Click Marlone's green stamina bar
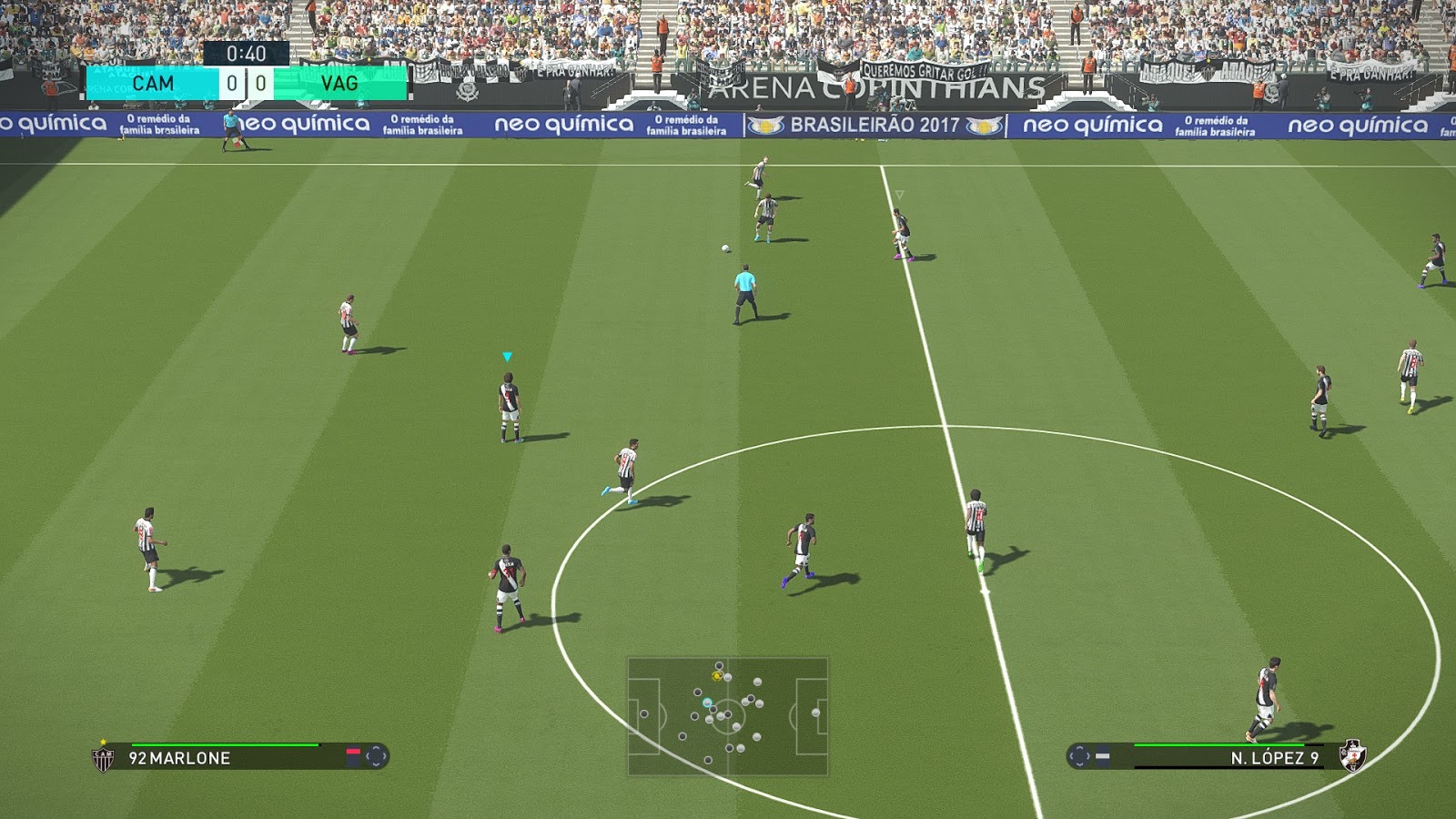This screenshot has height=819, width=1456. click(x=225, y=745)
